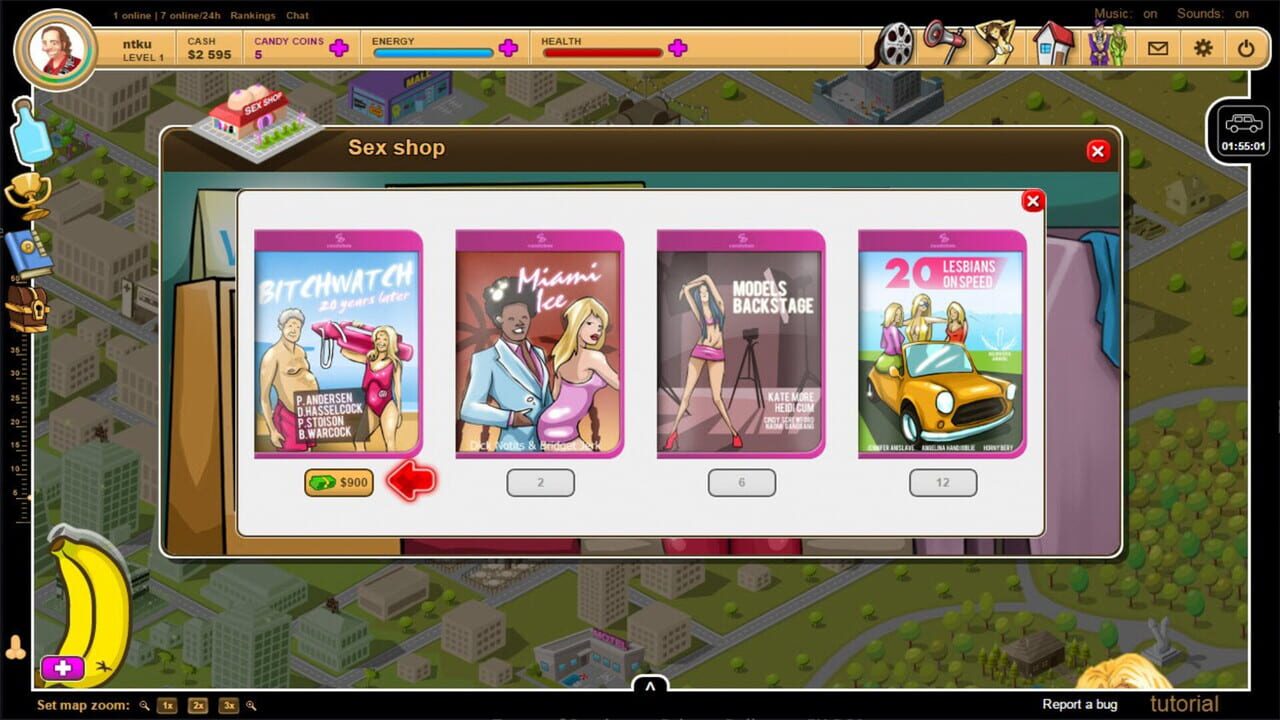Open the settings gear menu
This screenshot has height=720, width=1280.
pyautogui.click(x=1202, y=47)
